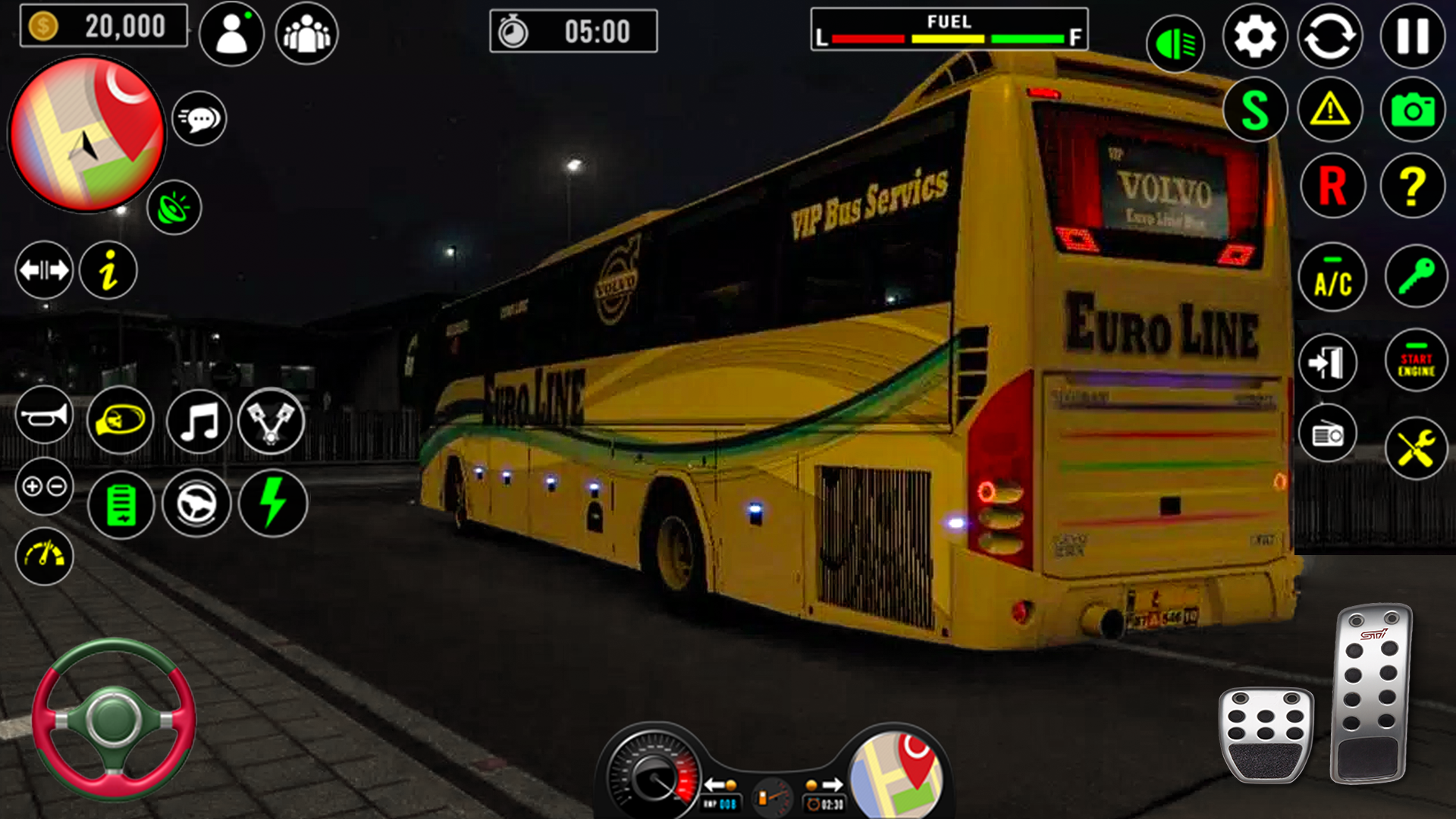Honk the trumpet horn
Screen dimensions: 1456x819
tap(44, 418)
